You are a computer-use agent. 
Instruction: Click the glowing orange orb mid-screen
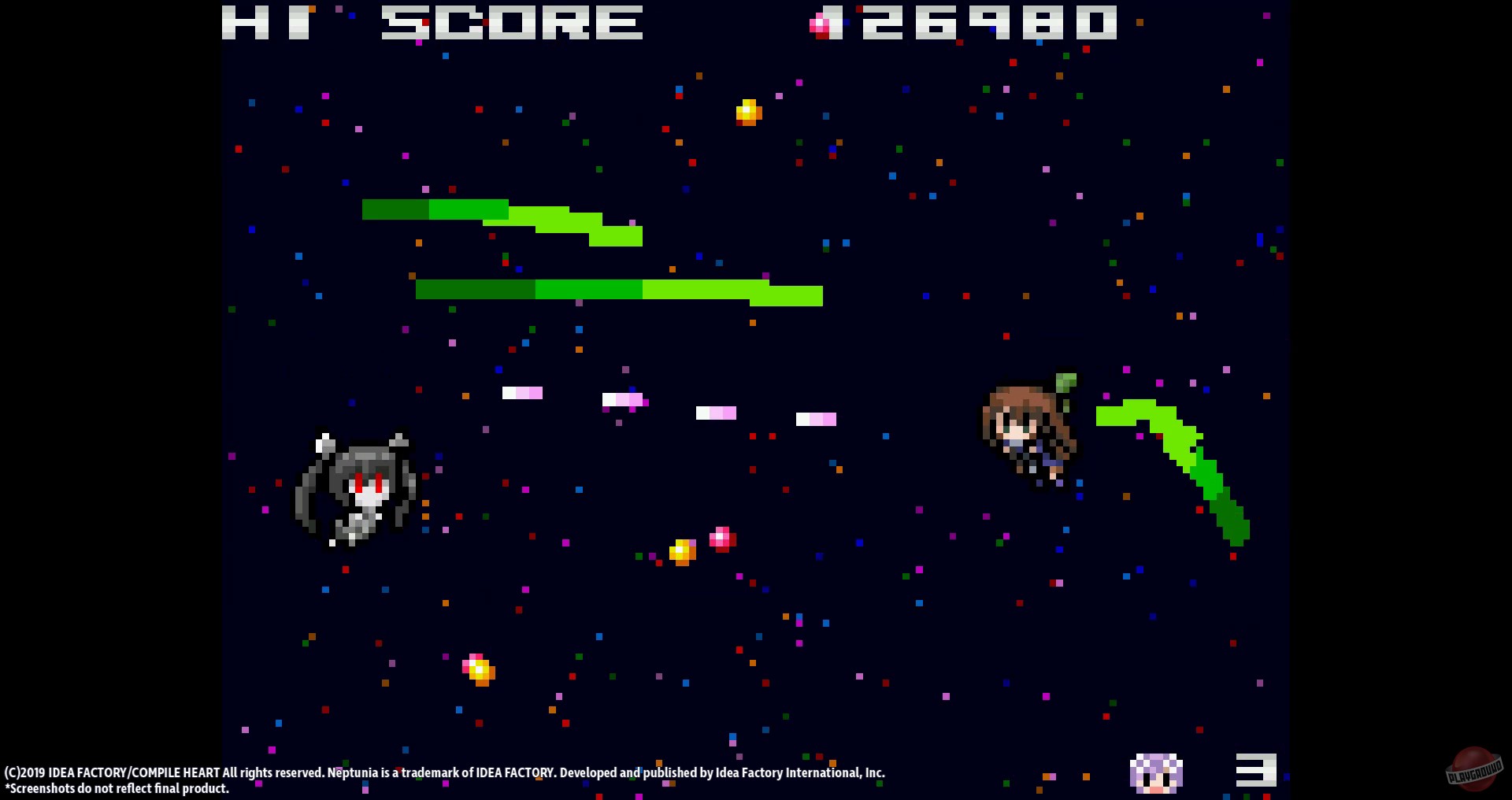click(682, 550)
